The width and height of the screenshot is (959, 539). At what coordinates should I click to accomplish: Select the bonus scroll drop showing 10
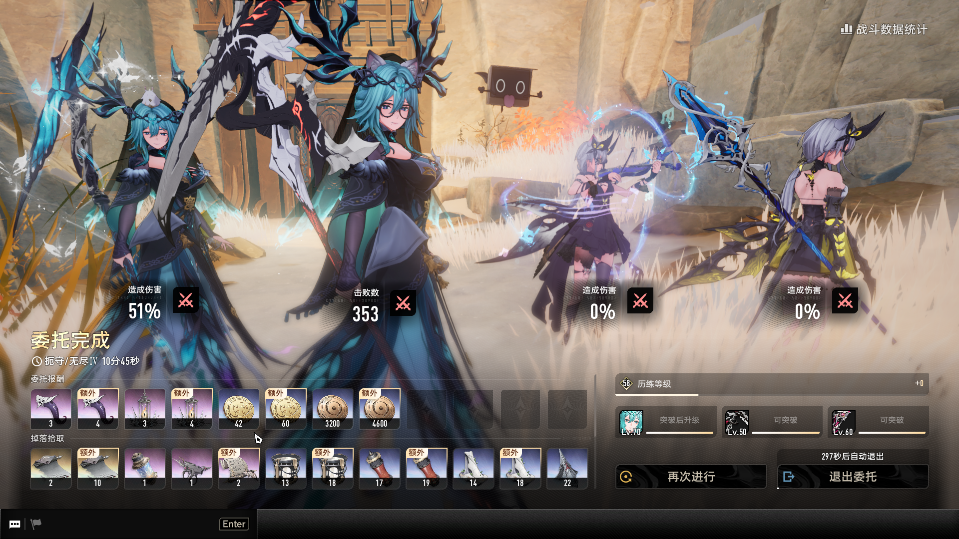pos(98,468)
